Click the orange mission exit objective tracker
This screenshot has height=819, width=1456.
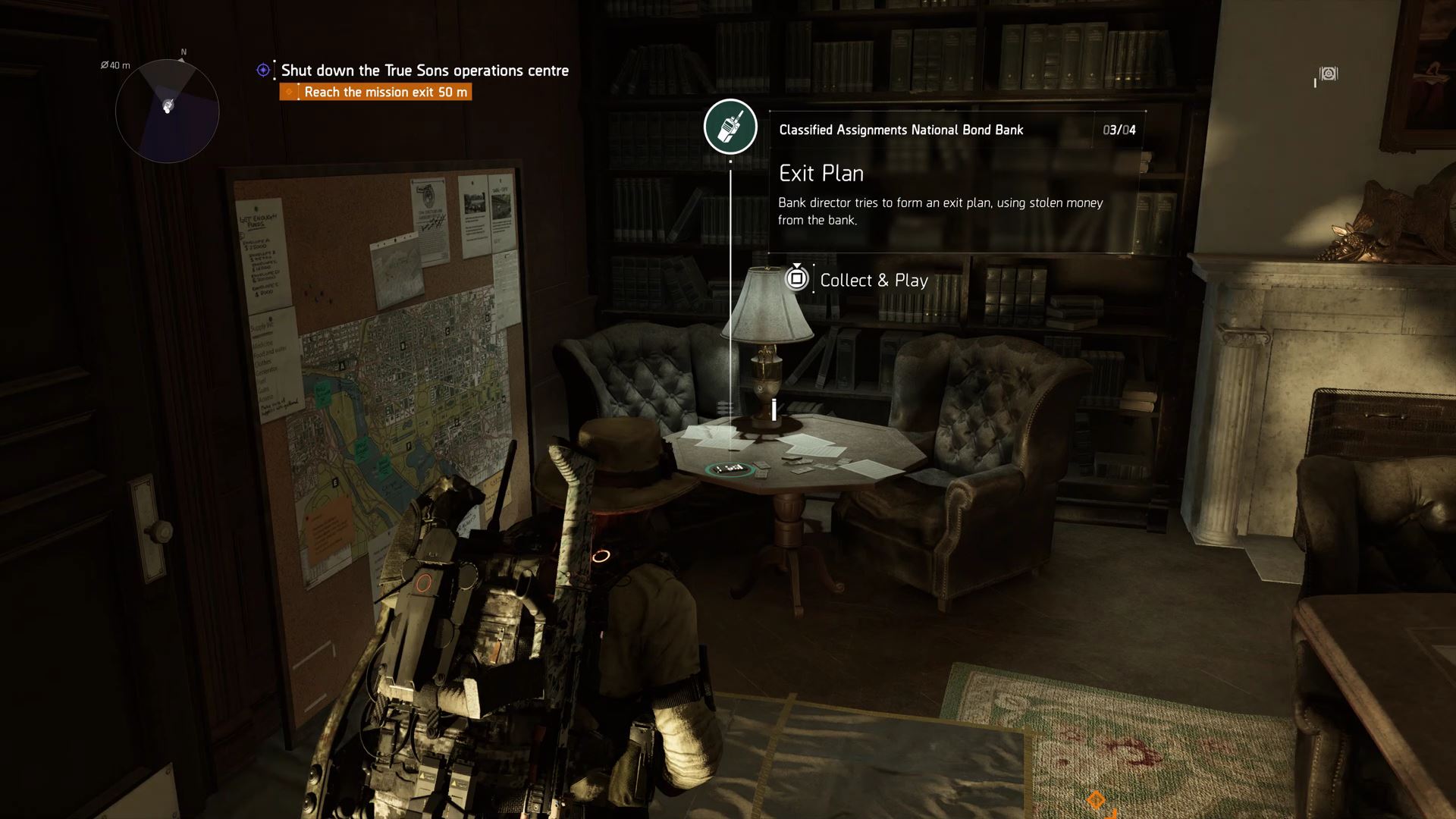click(376, 93)
